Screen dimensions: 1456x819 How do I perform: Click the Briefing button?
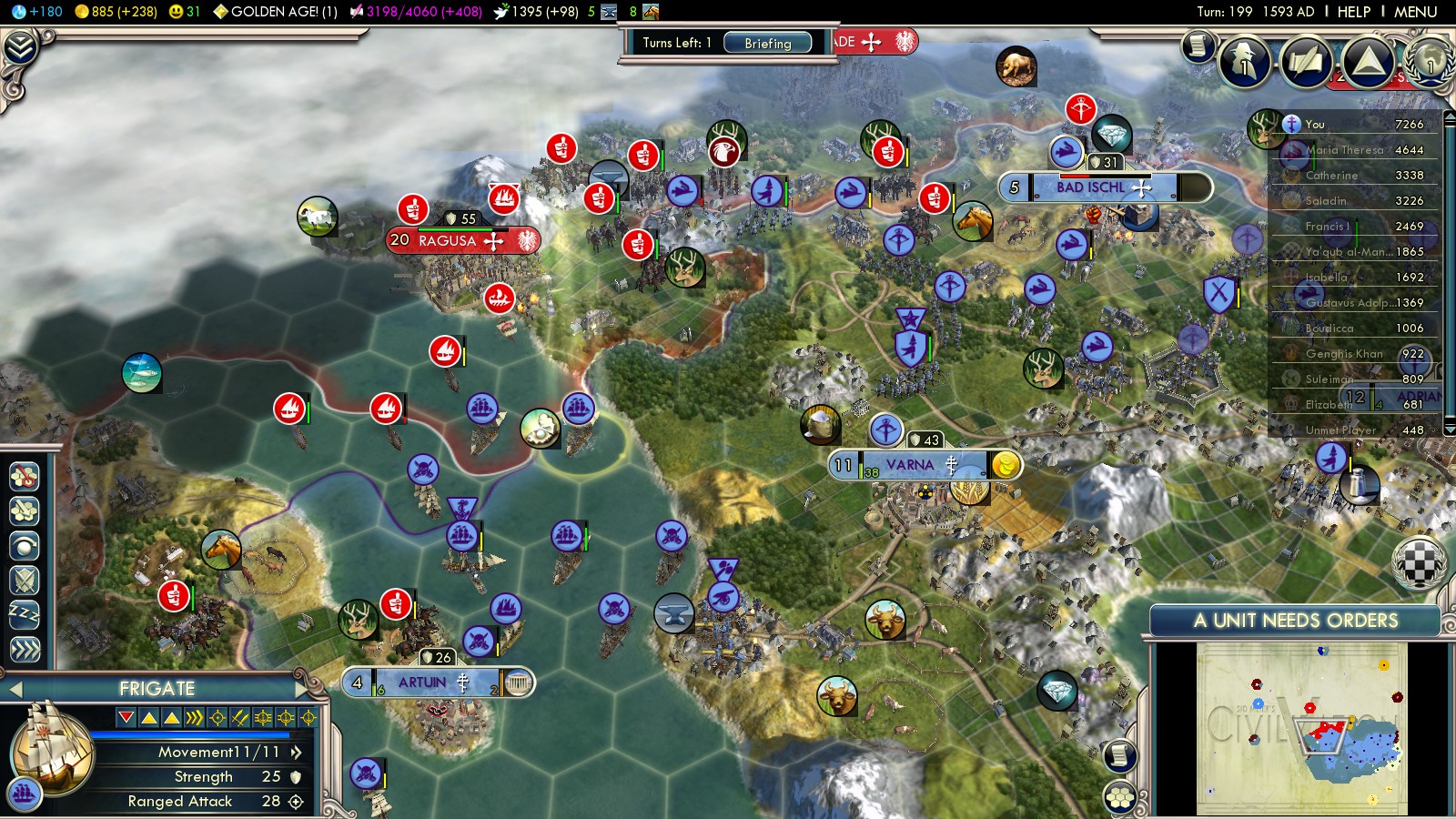767,43
